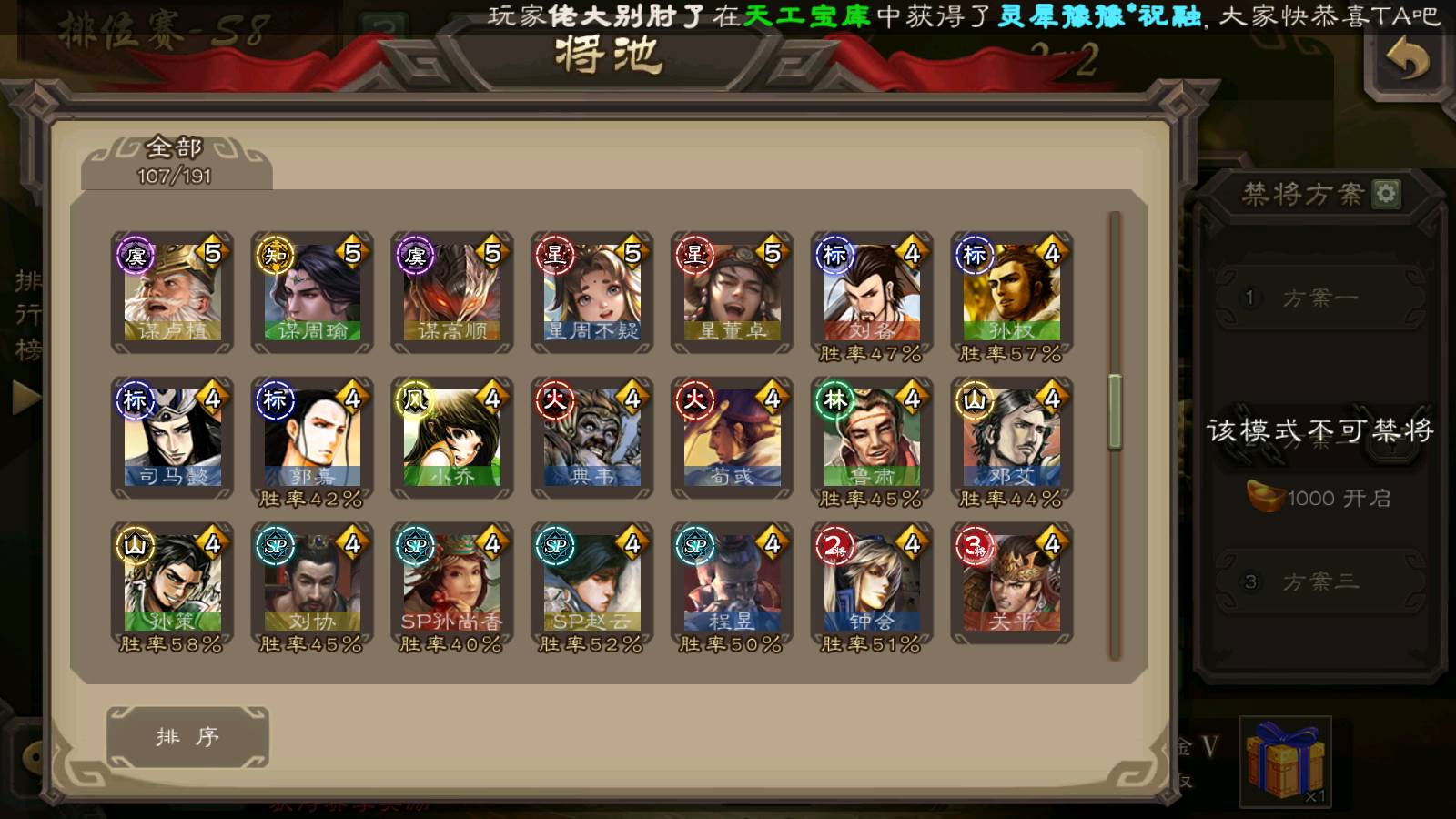Open 禁将方案 gear settings
The image size is (1456, 819).
click(x=1386, y=193)
